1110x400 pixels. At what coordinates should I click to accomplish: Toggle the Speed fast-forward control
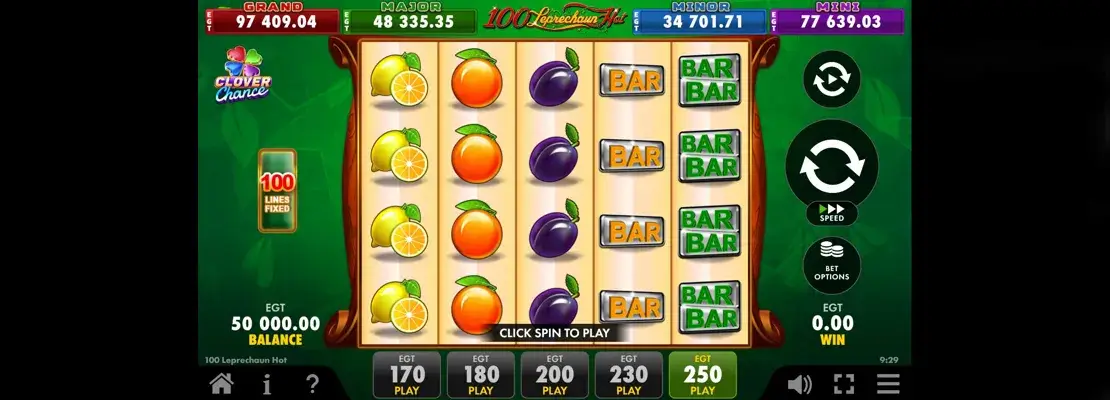tap(832, 214)
